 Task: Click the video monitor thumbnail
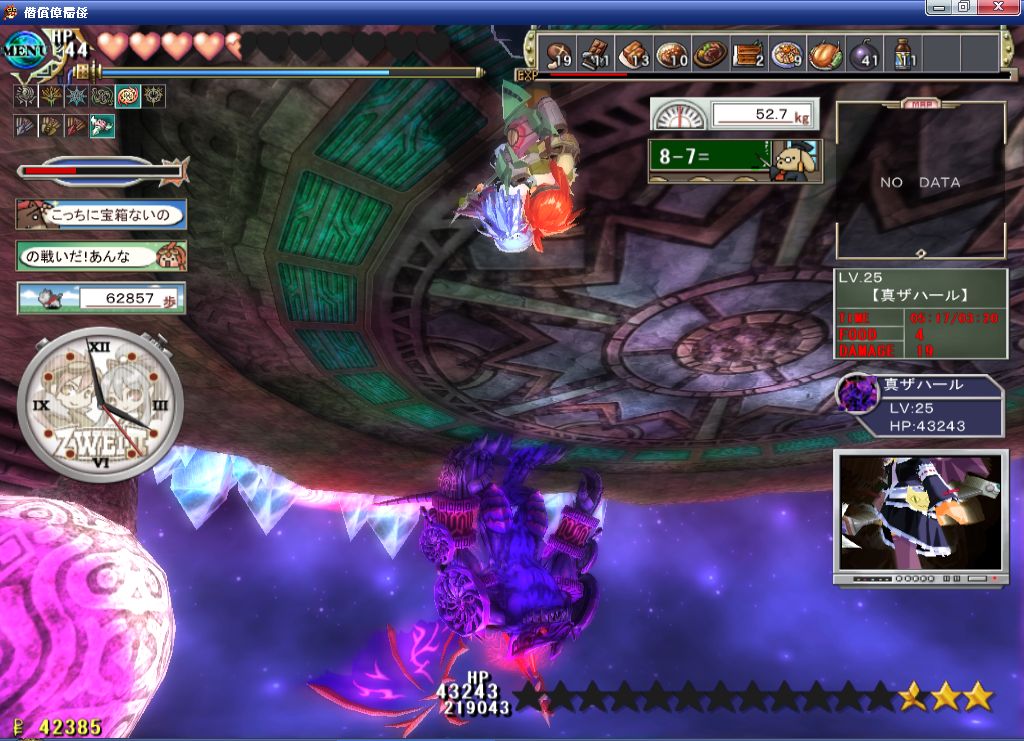point(918,515)
